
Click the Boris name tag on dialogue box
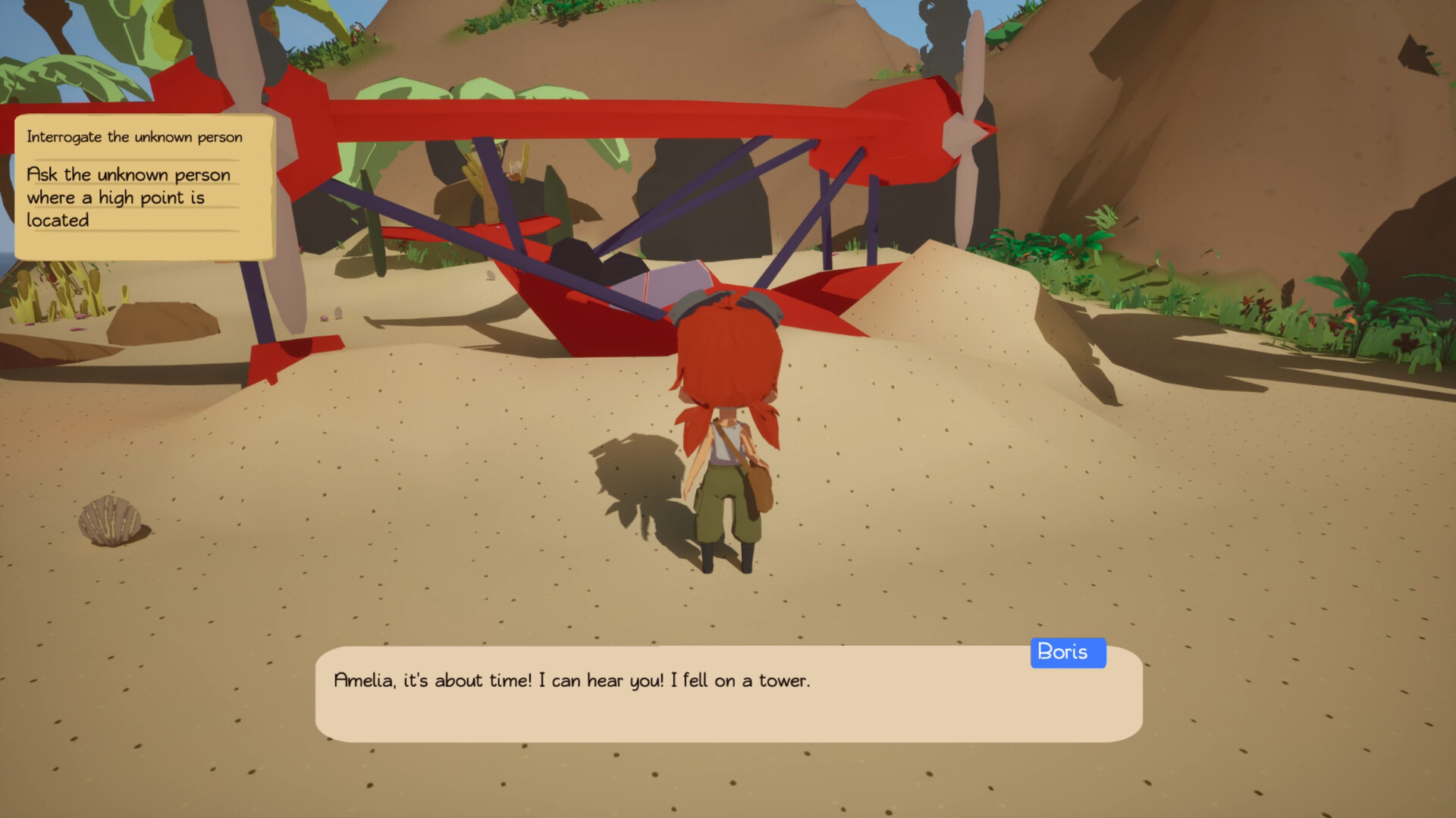1068,652
